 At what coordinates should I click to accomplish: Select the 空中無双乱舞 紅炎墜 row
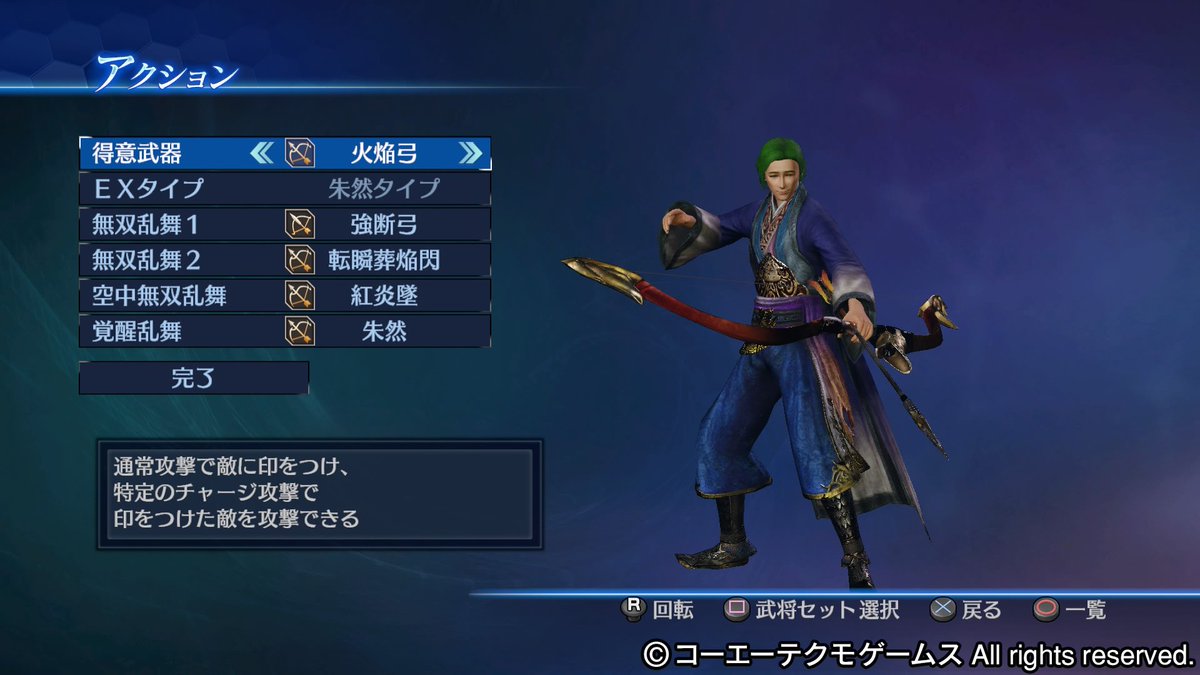pyautogui.click(x=284, y=295)
